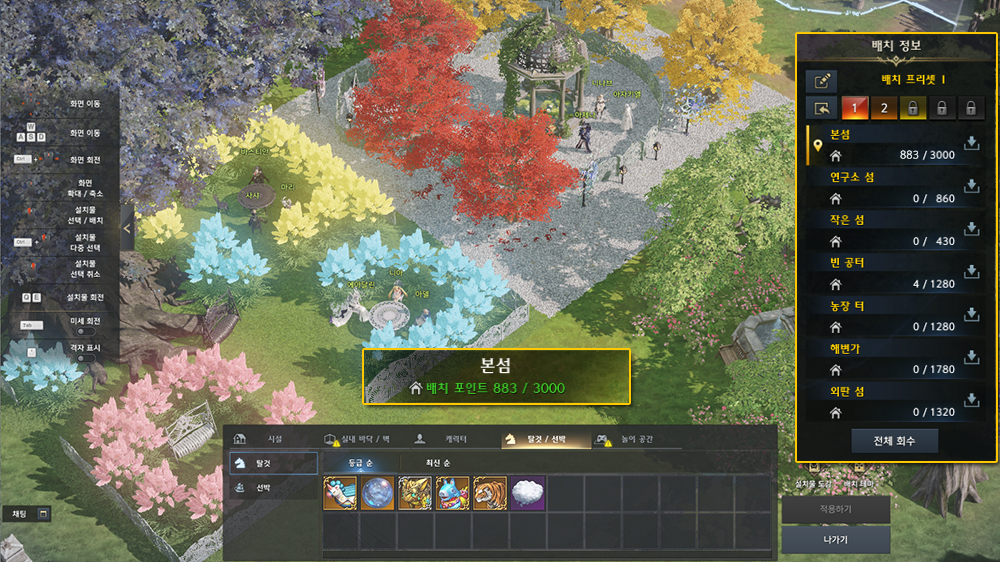Choose the blue horse mount slot

coord(452,493)
